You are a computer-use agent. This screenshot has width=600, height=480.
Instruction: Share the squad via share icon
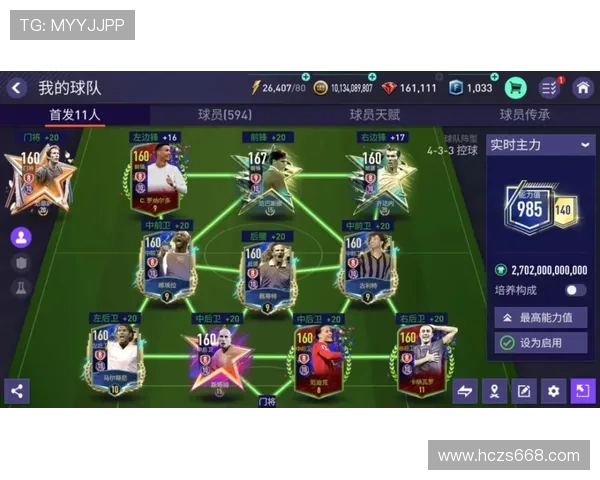pos(16,391)
